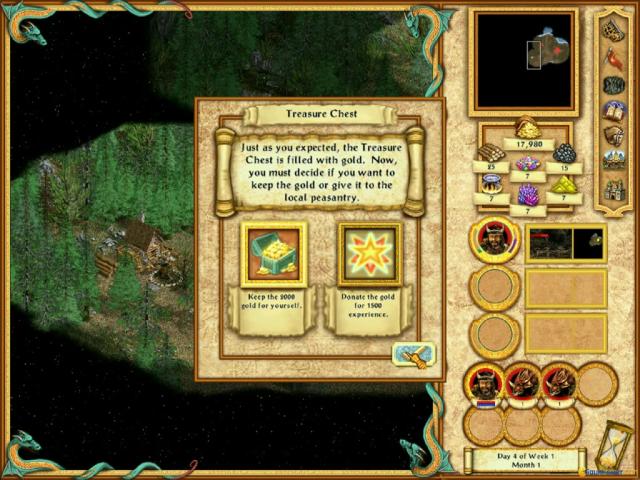Click the gold pile resource icon
The image size is (640, 480).
[528, 128]
